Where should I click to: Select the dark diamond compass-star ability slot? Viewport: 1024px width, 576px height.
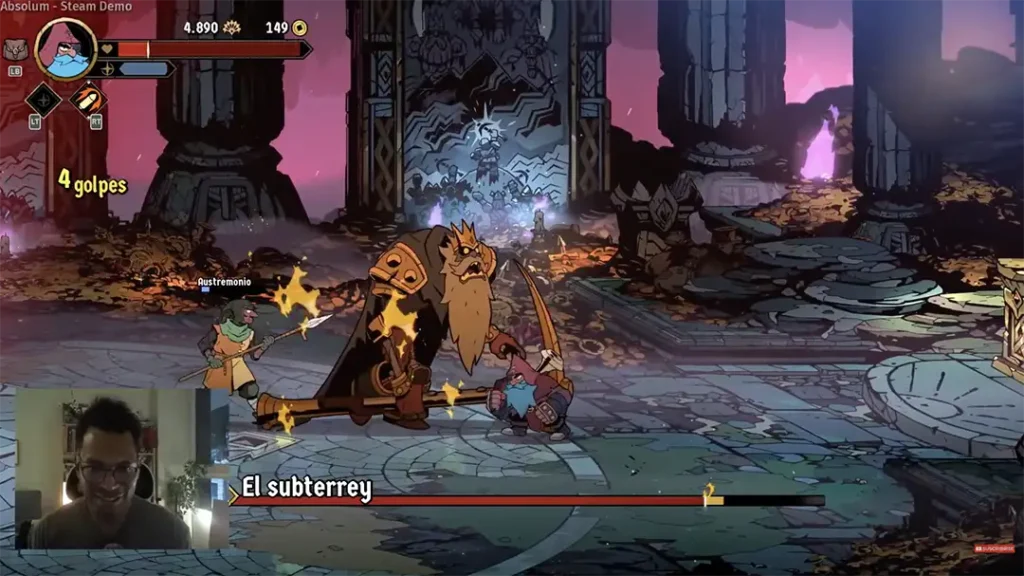click(x=43, y=99)
